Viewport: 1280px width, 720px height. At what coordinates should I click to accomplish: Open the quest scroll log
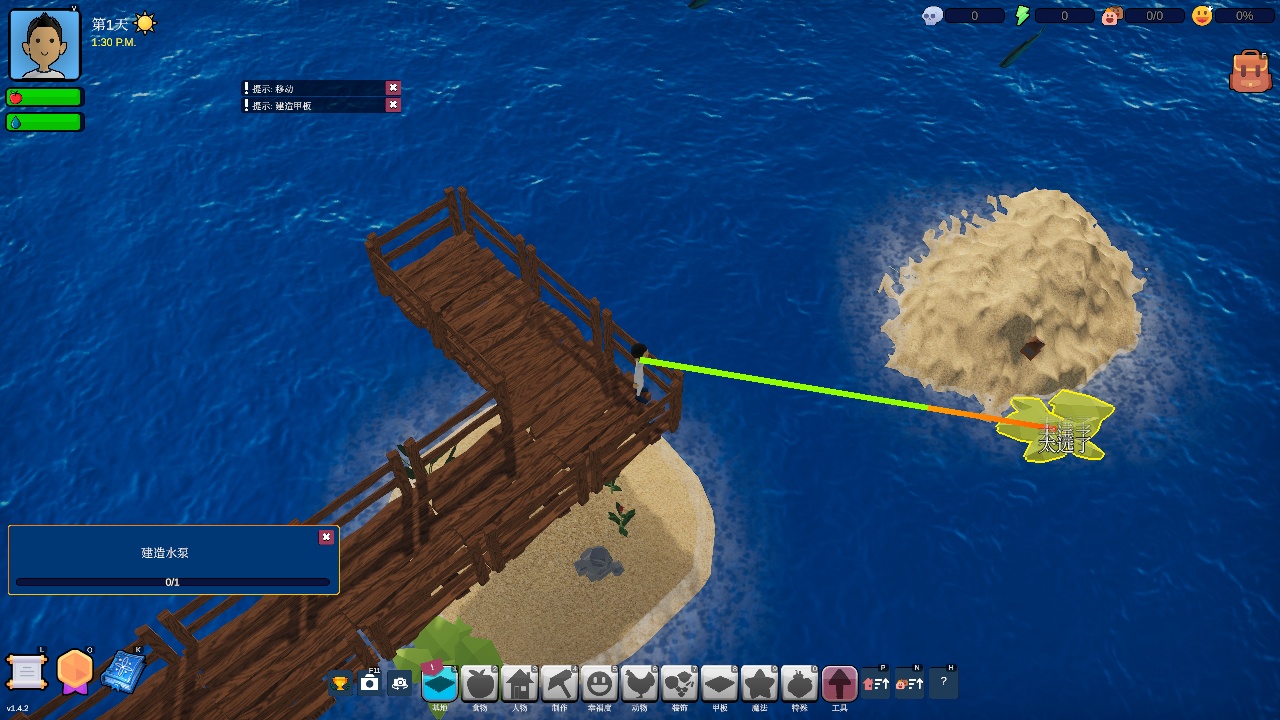point(27,672)
